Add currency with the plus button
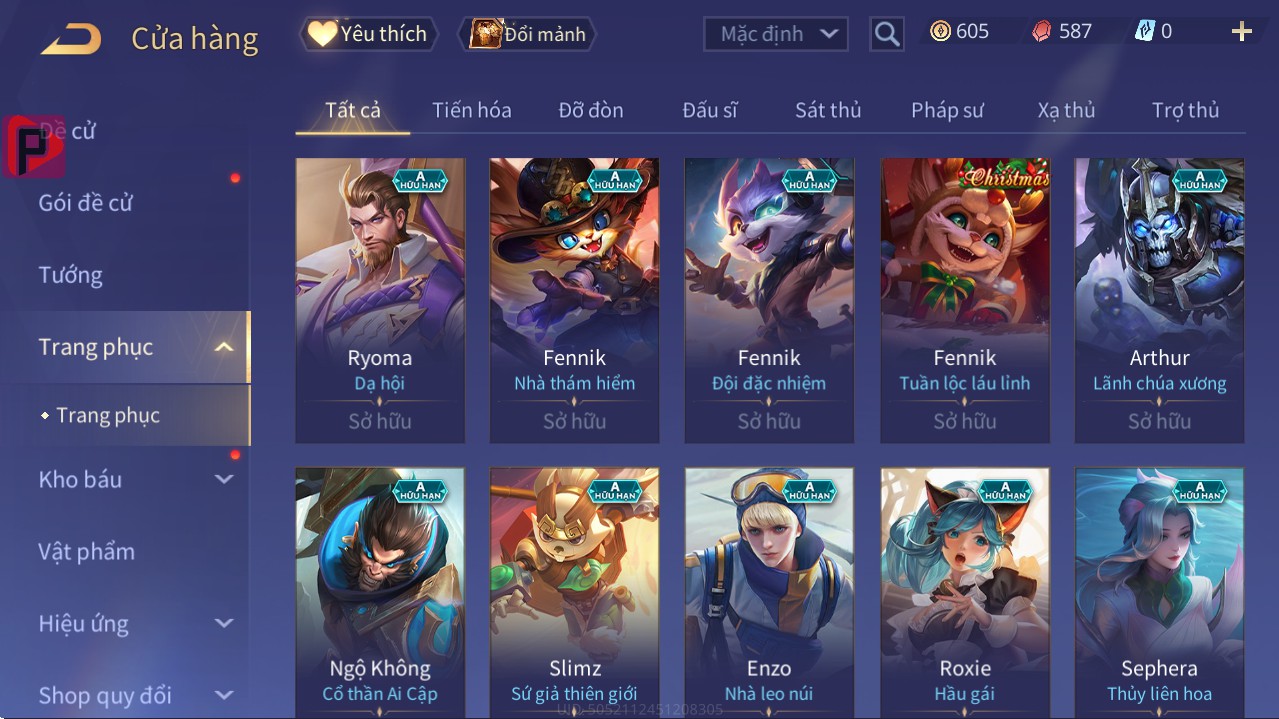This screenshot has height=719, width=1279. coord(1241,32)
